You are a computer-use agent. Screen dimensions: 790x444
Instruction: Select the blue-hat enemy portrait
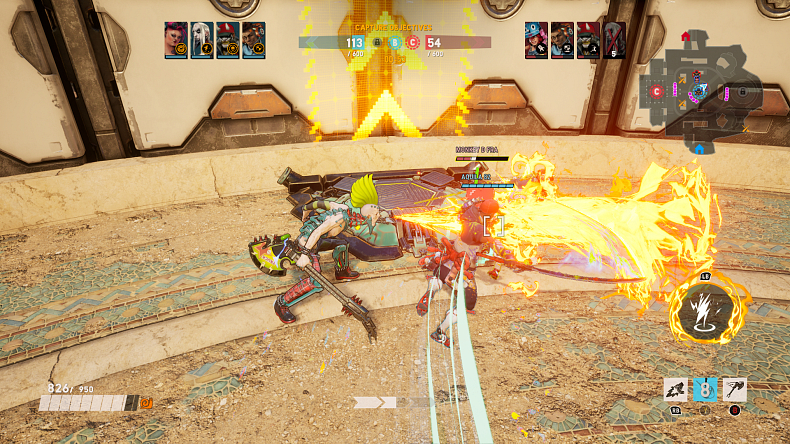pos(537,39)
